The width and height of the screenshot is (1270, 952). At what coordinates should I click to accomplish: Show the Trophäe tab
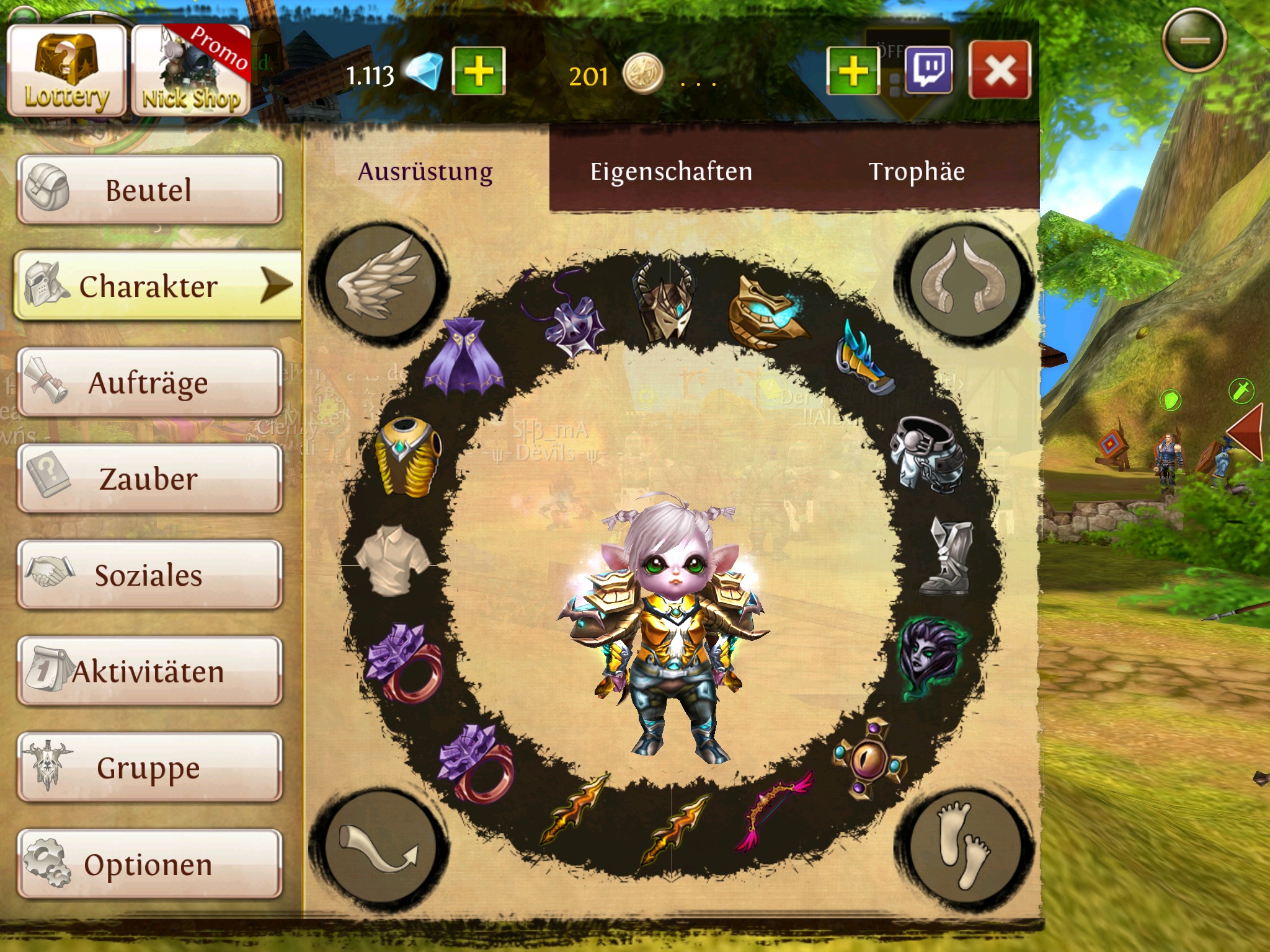tap(917, 172)
